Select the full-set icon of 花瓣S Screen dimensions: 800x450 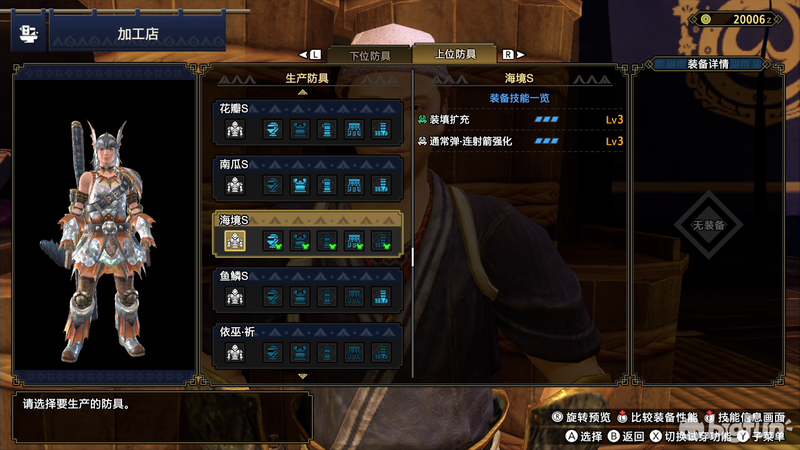(x=235, y=128)
